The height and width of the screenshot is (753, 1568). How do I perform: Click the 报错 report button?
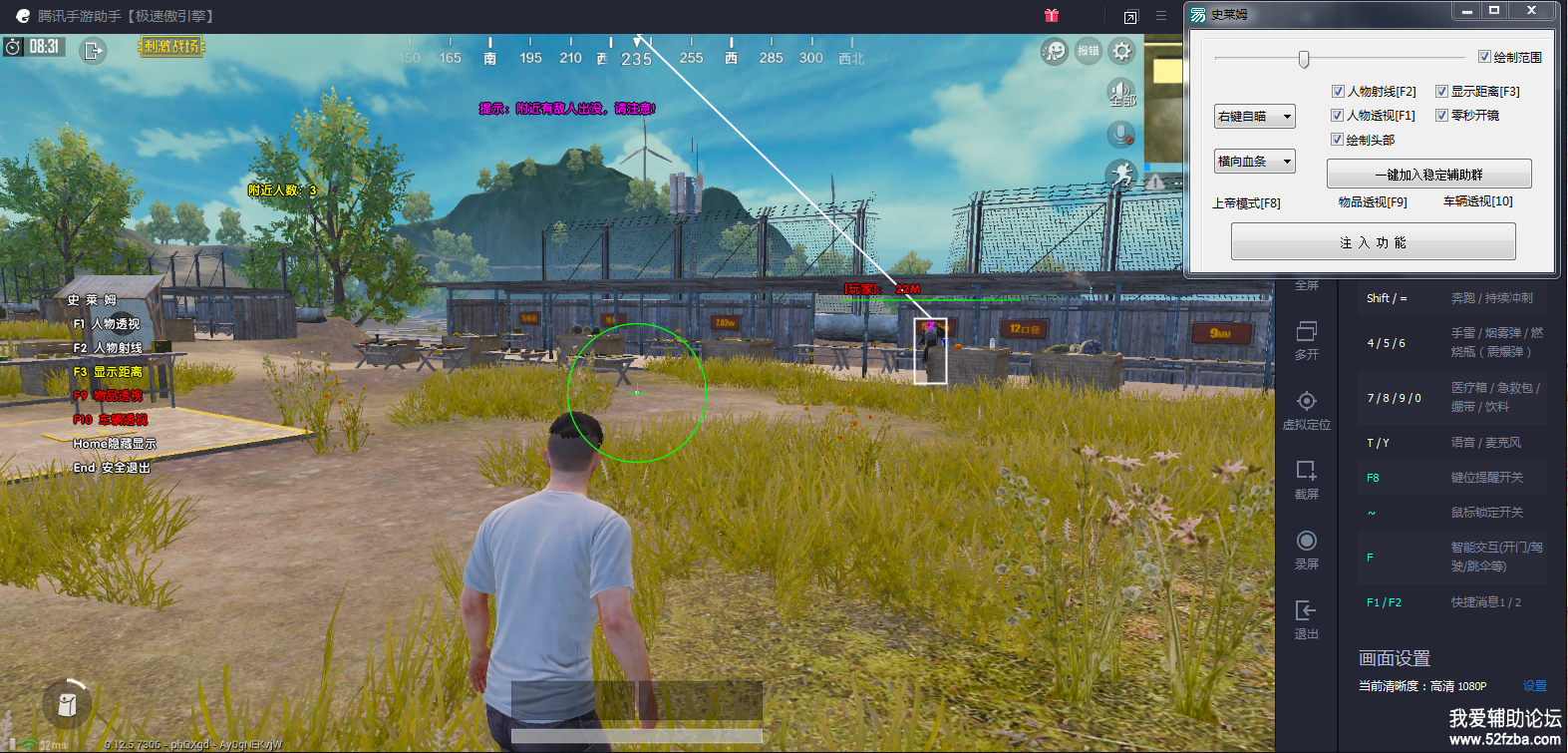coord(1088,51)
